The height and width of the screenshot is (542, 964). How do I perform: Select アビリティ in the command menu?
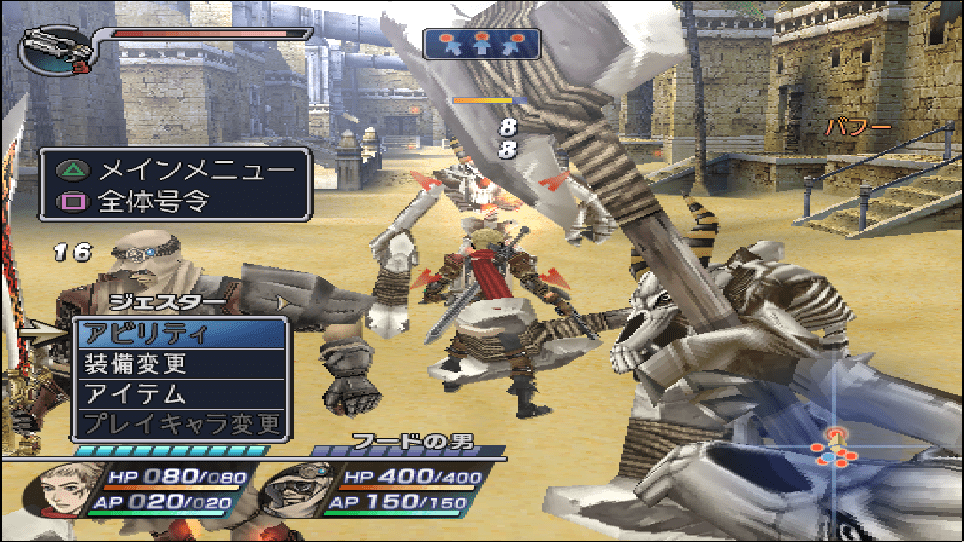pyautogui.click(x=180, y=334)
